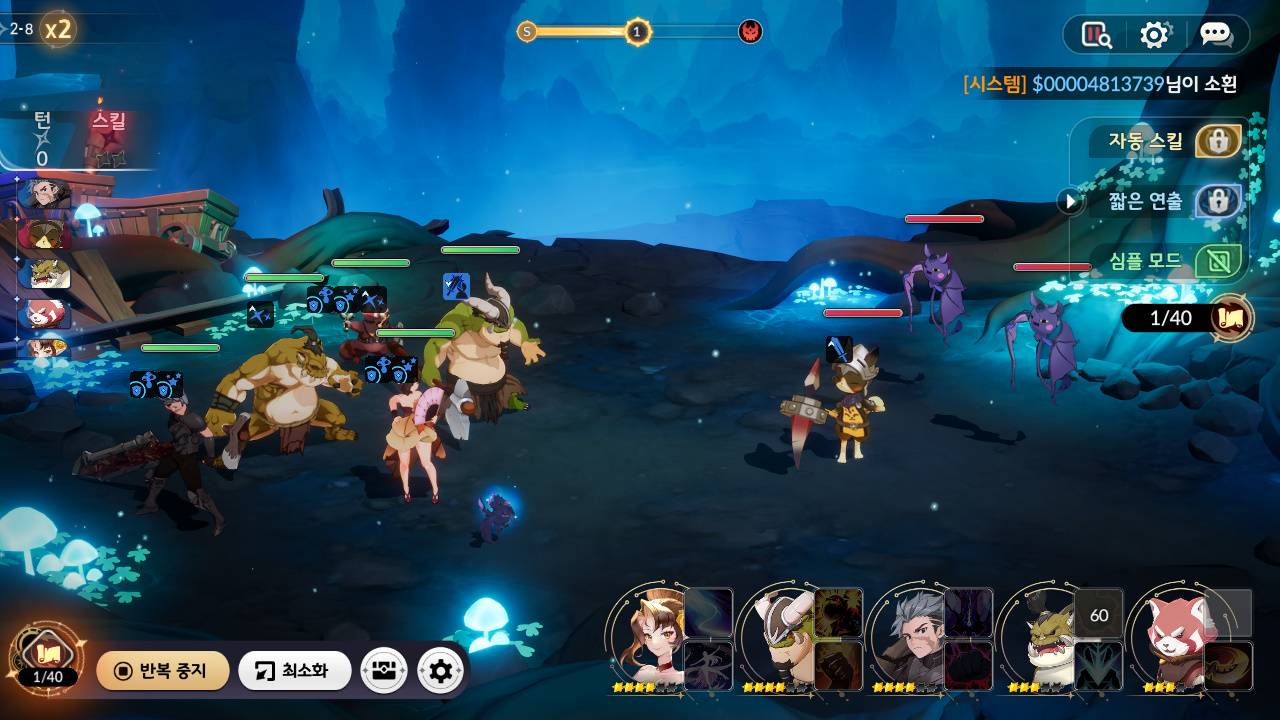
Task: Open the battle log magnifier icon
Action: point(1097,35)
